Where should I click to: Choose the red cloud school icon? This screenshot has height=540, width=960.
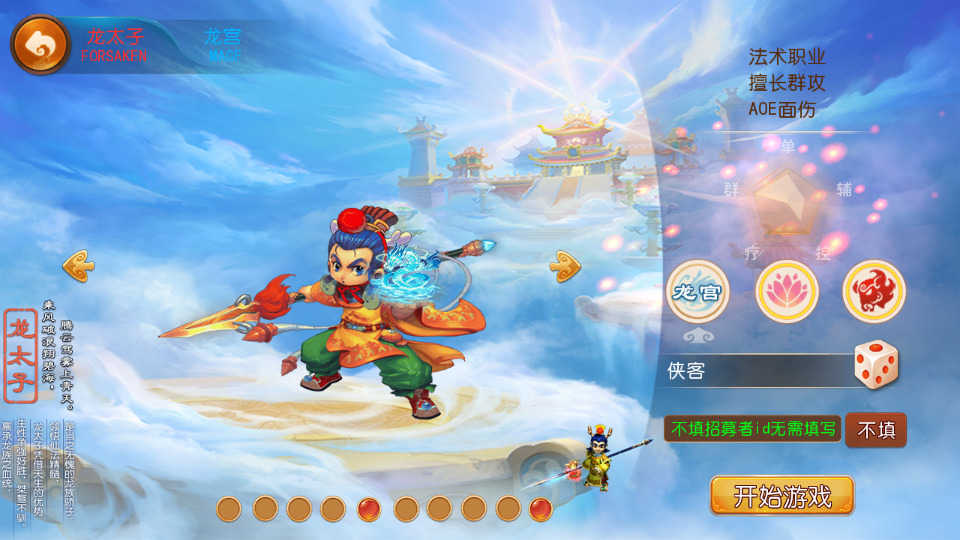coord(873,291)
